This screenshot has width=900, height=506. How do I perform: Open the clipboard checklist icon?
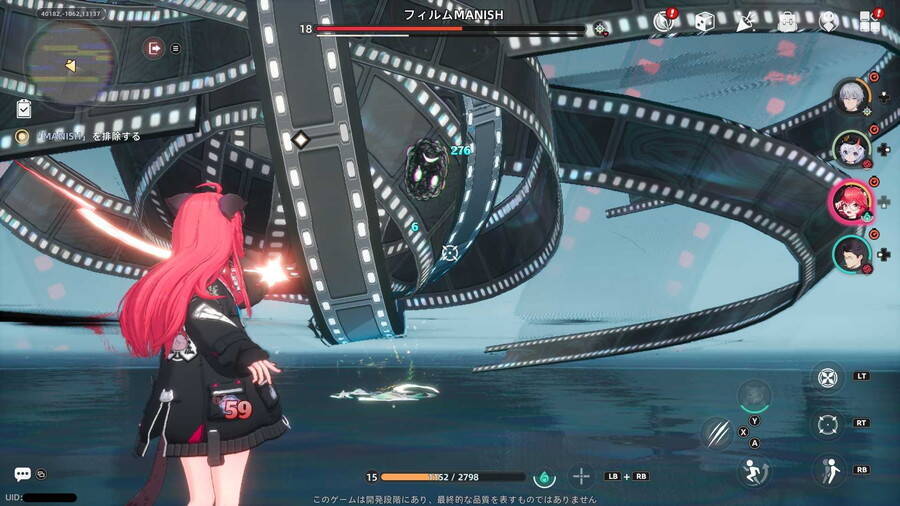25,108
